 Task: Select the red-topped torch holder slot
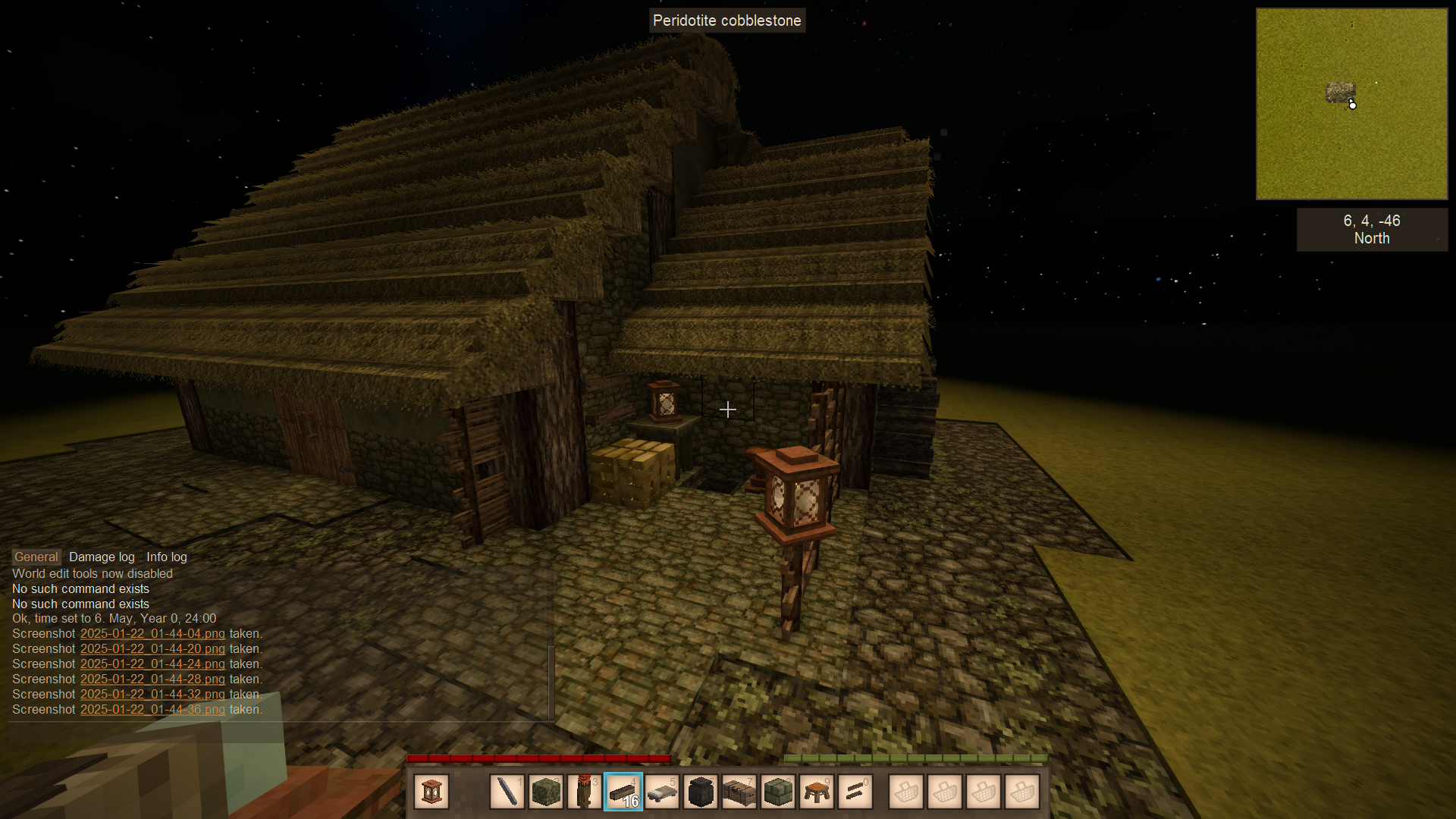pos(585,792)
